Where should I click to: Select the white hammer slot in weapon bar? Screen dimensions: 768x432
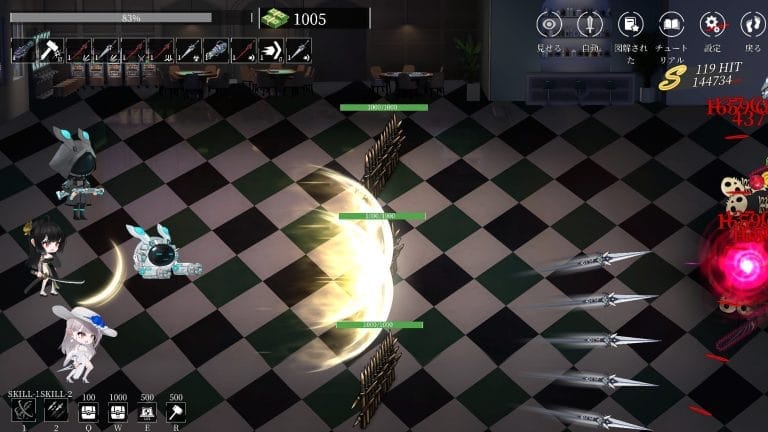[x=51, y=50]
